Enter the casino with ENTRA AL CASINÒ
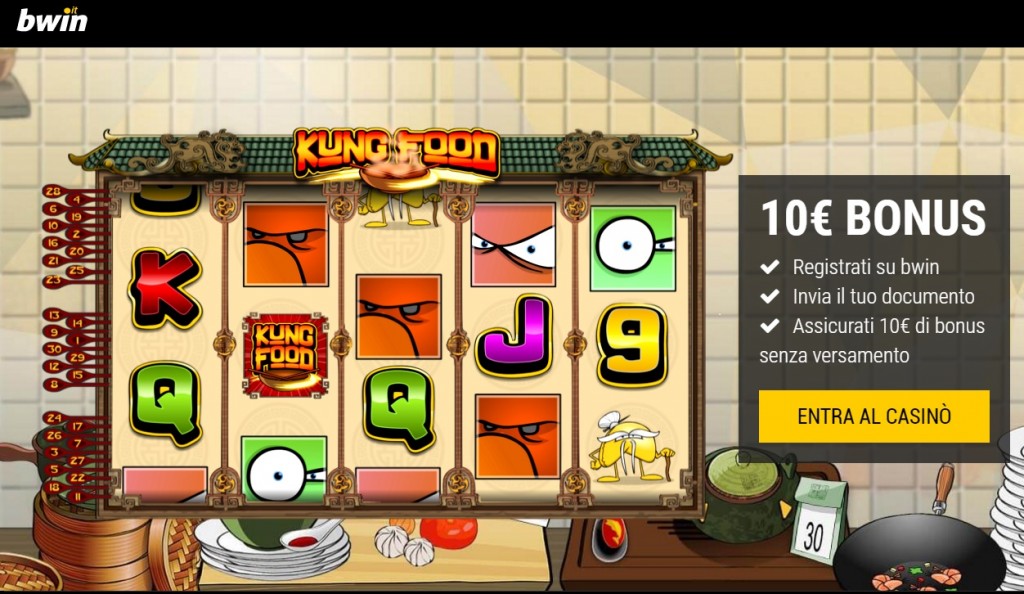 pos(873,416)
